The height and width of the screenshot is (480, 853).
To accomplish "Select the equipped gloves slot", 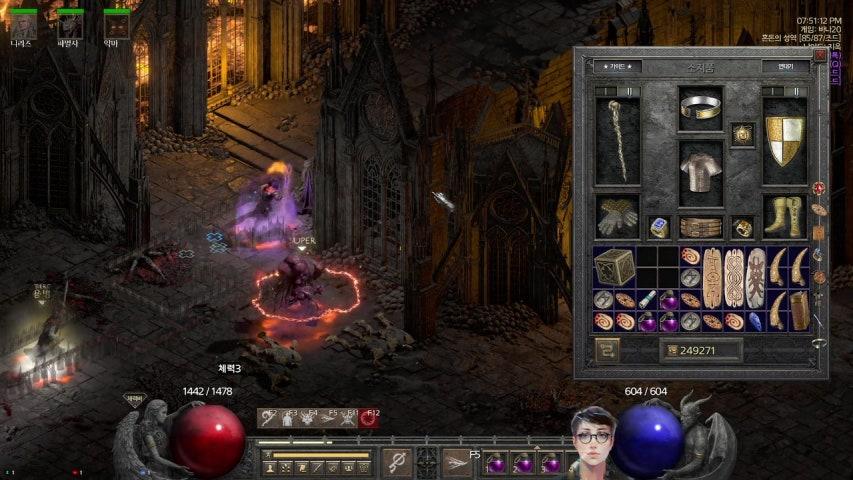I will [618, 215].
